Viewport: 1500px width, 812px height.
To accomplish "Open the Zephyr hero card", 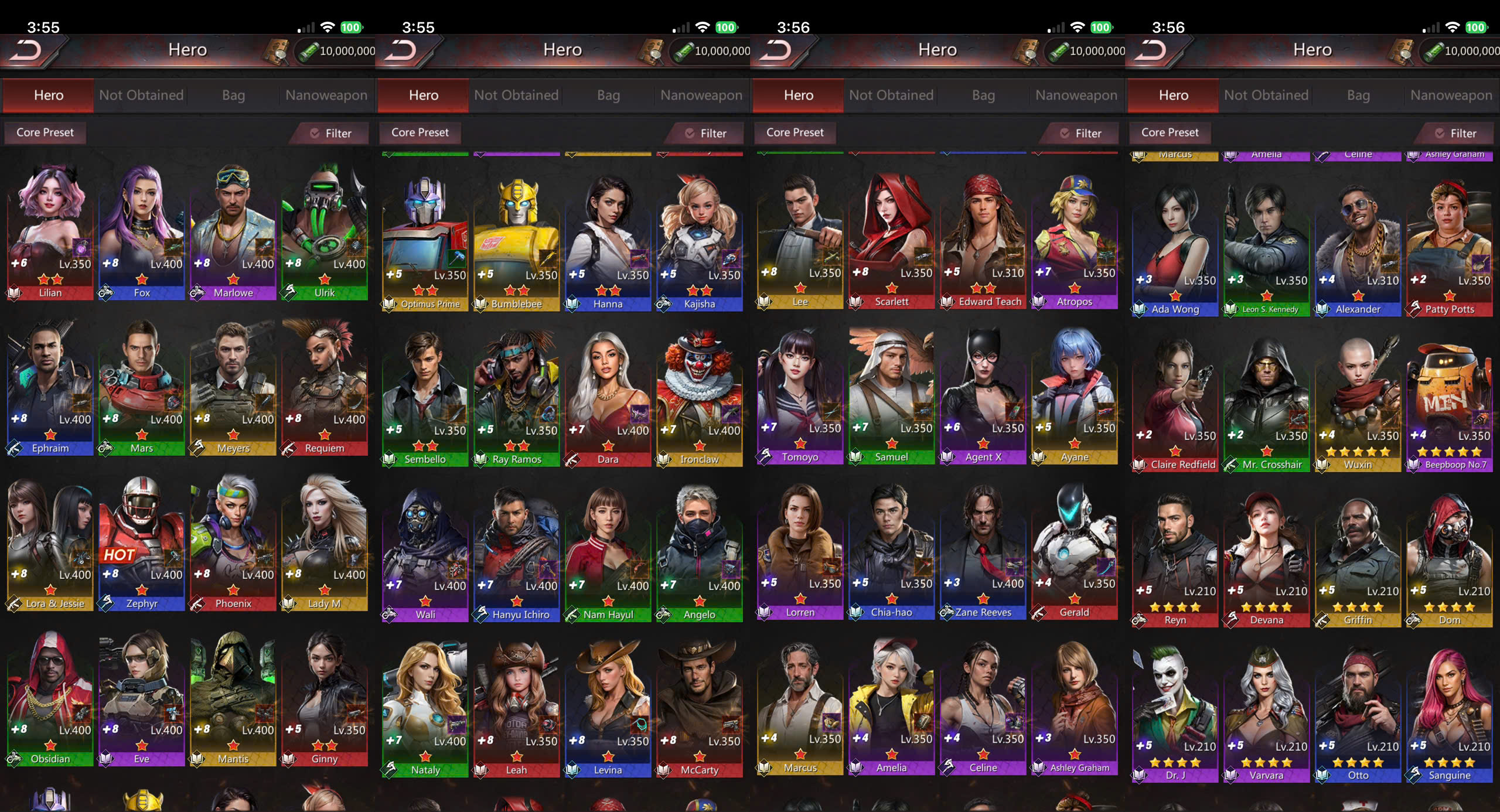I will (x=142, y=542).
